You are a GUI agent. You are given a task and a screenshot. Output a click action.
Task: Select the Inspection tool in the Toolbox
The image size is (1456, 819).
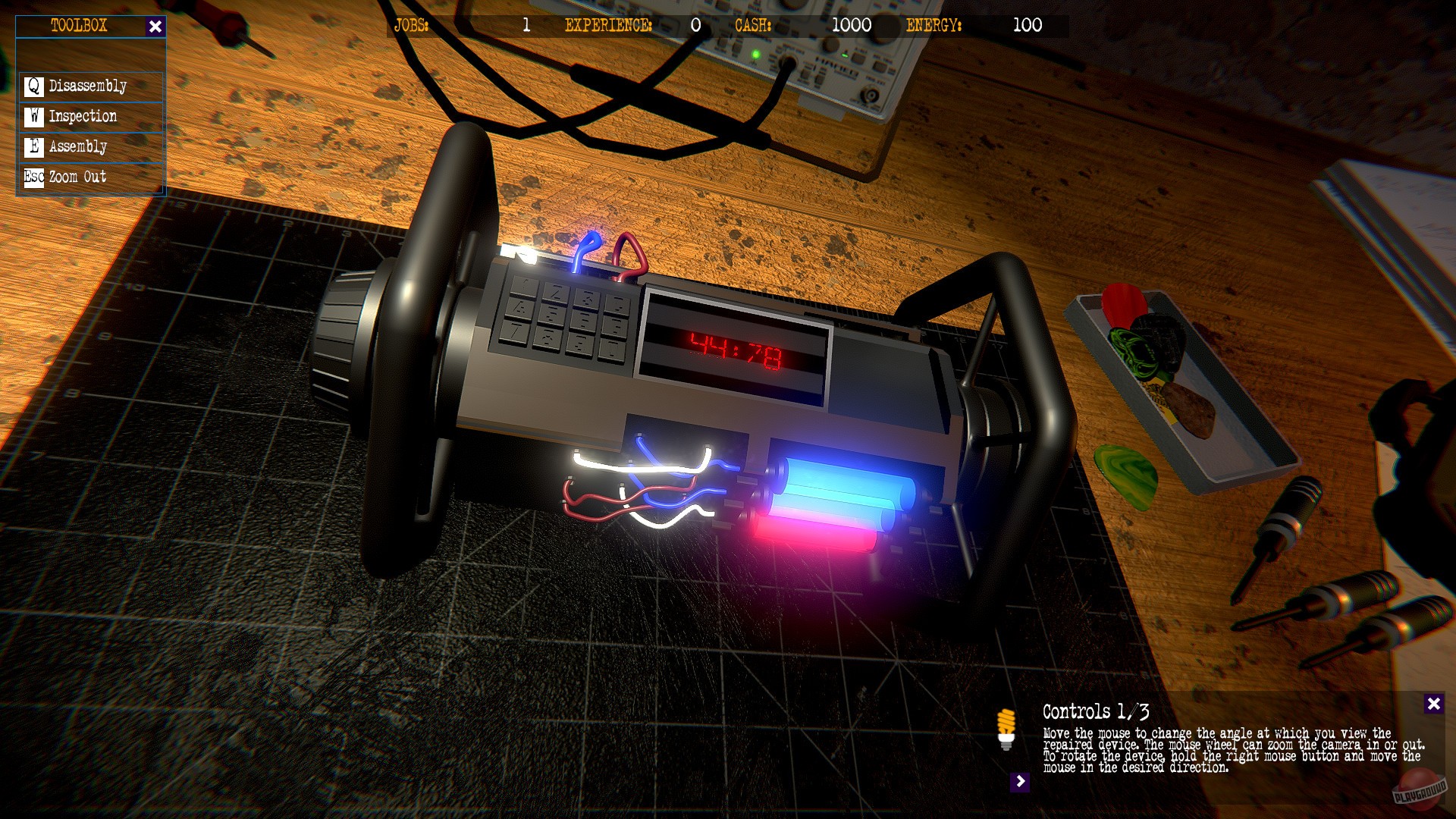point(82,116)
